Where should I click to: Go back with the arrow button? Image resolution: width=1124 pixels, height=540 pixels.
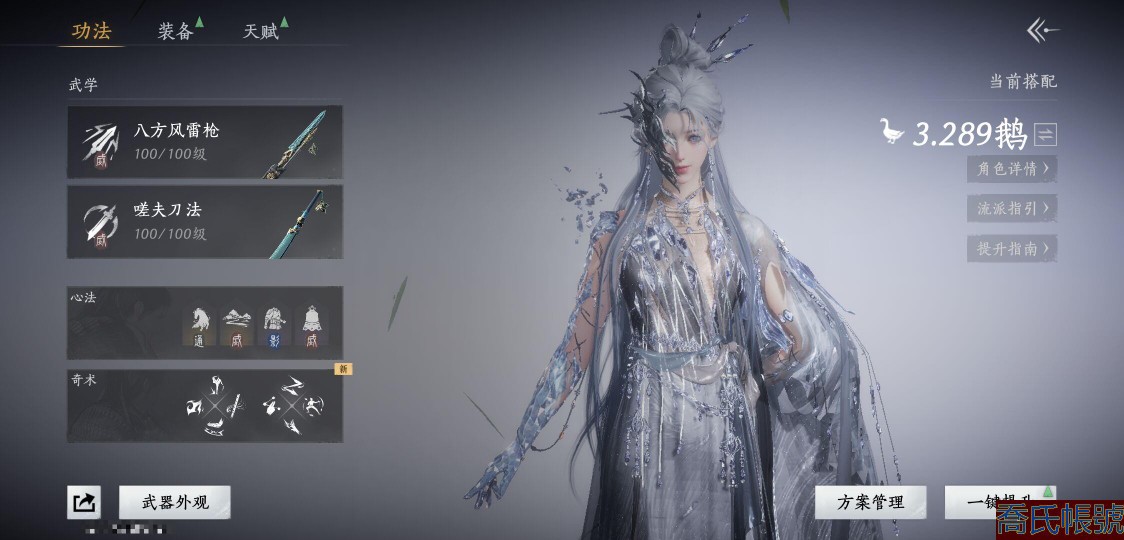pos(1042,31)
